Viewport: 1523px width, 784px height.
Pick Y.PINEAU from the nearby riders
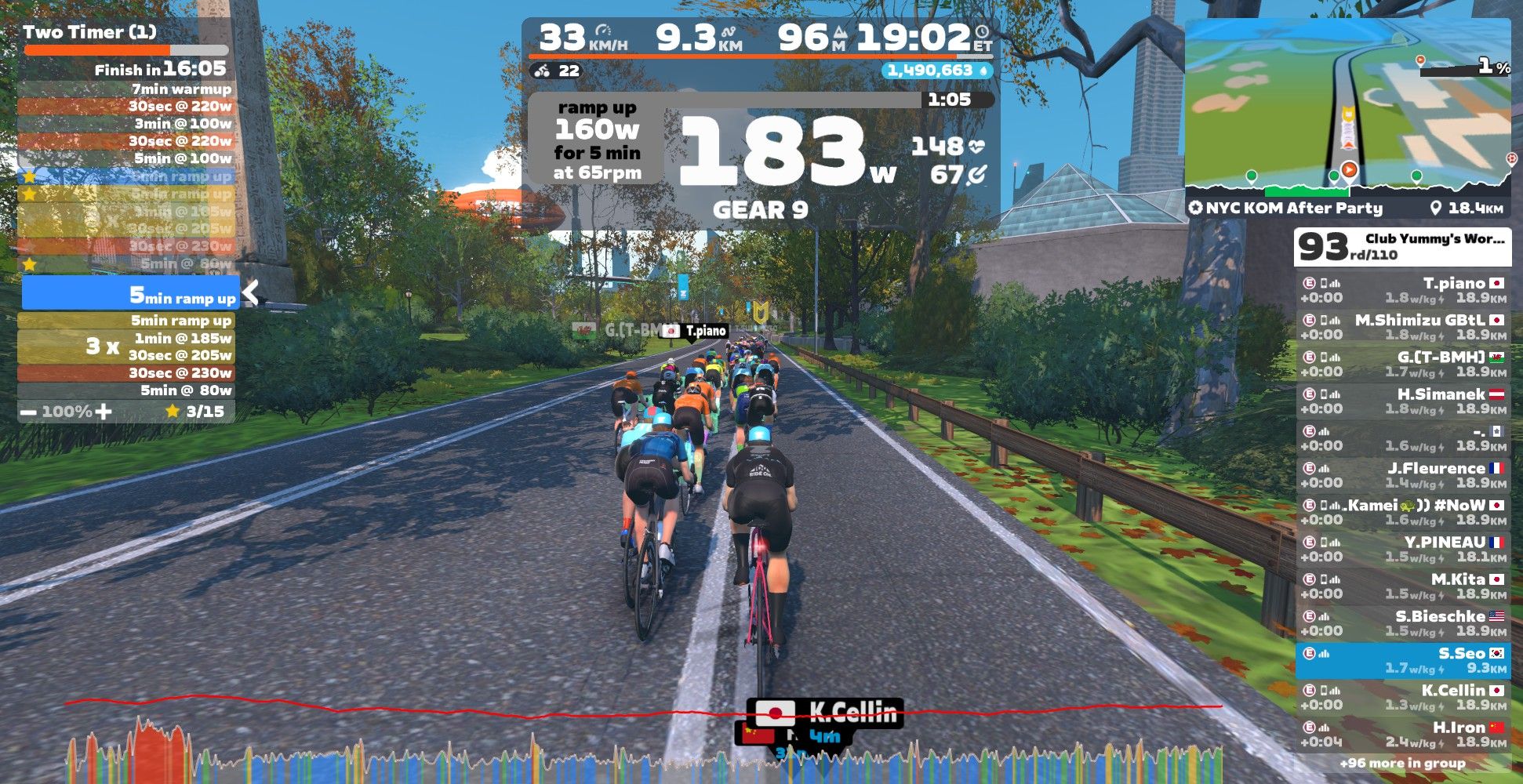1402,549
